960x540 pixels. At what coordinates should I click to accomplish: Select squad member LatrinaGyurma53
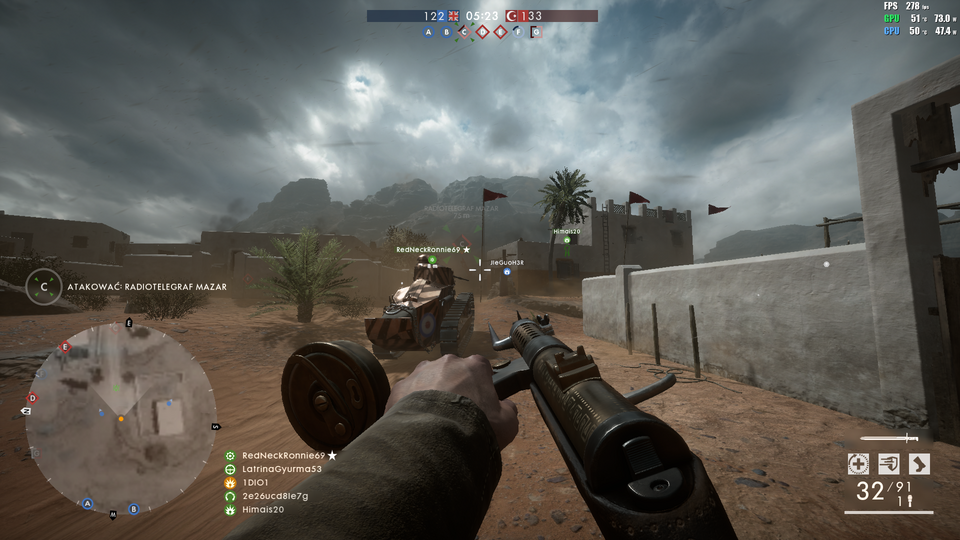tap(281, 469)
